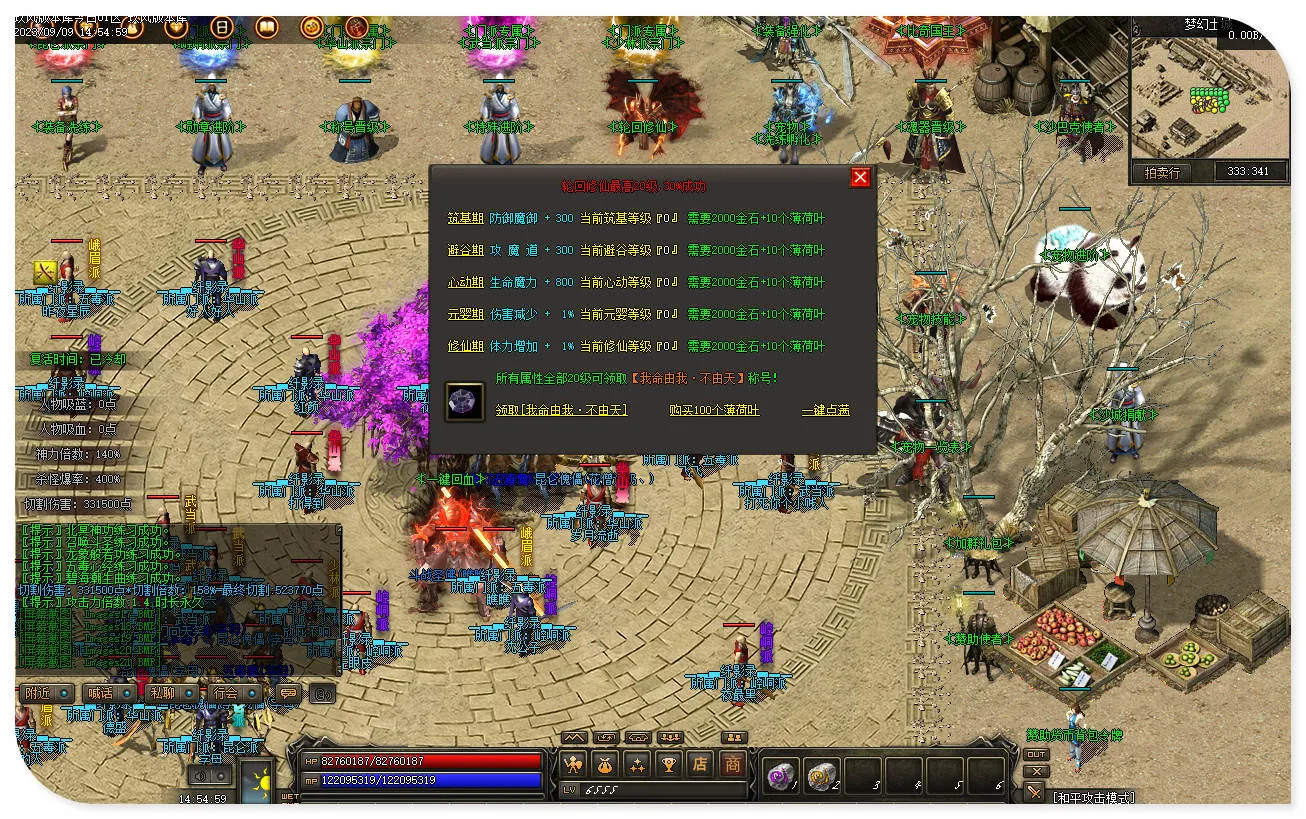This screenshot has height=819, width=1306.
Task: Claim the 我命由我·不由天 title
Action: point(562,410)
